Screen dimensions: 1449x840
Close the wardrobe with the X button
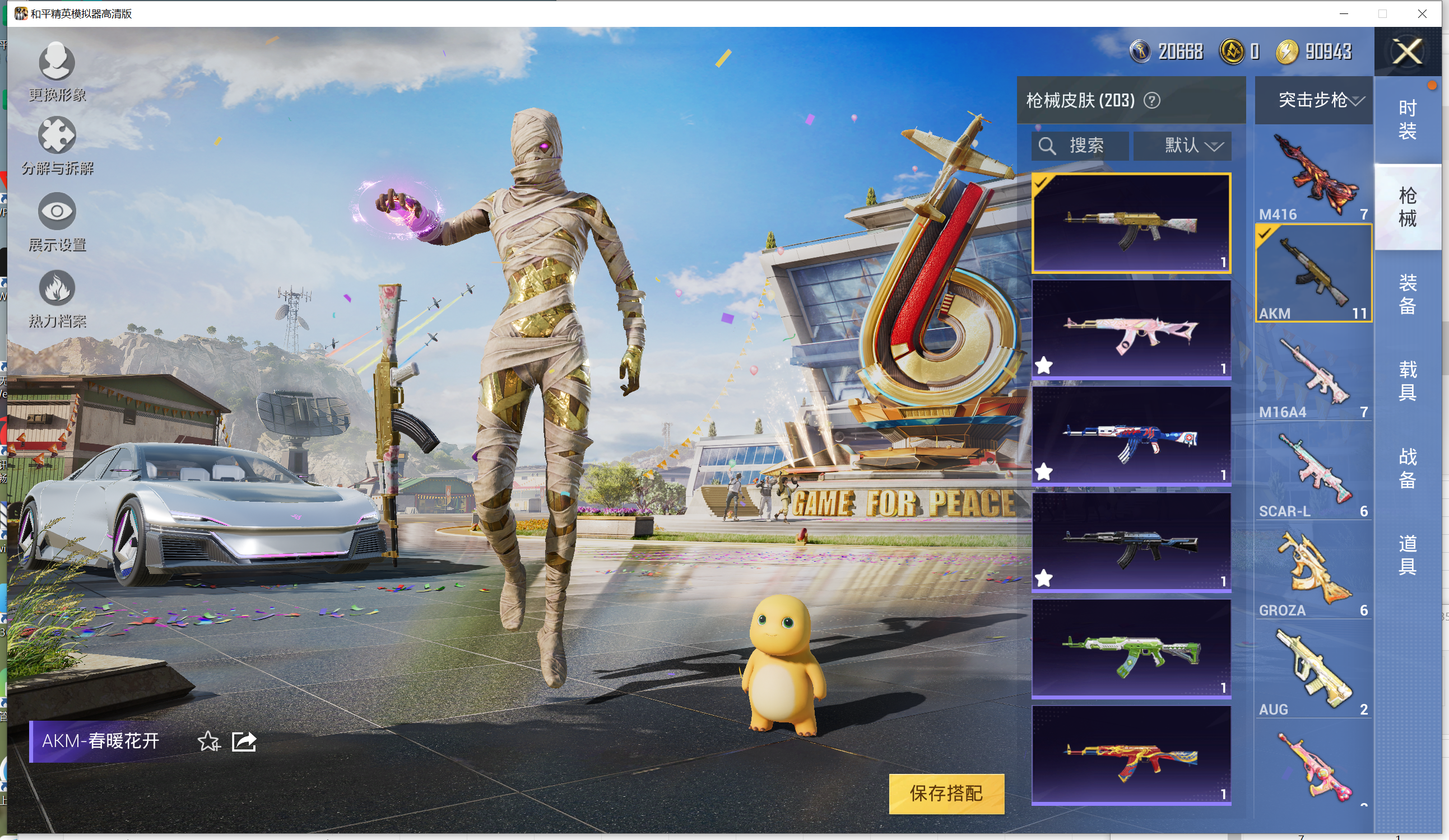pos(1407,52)
